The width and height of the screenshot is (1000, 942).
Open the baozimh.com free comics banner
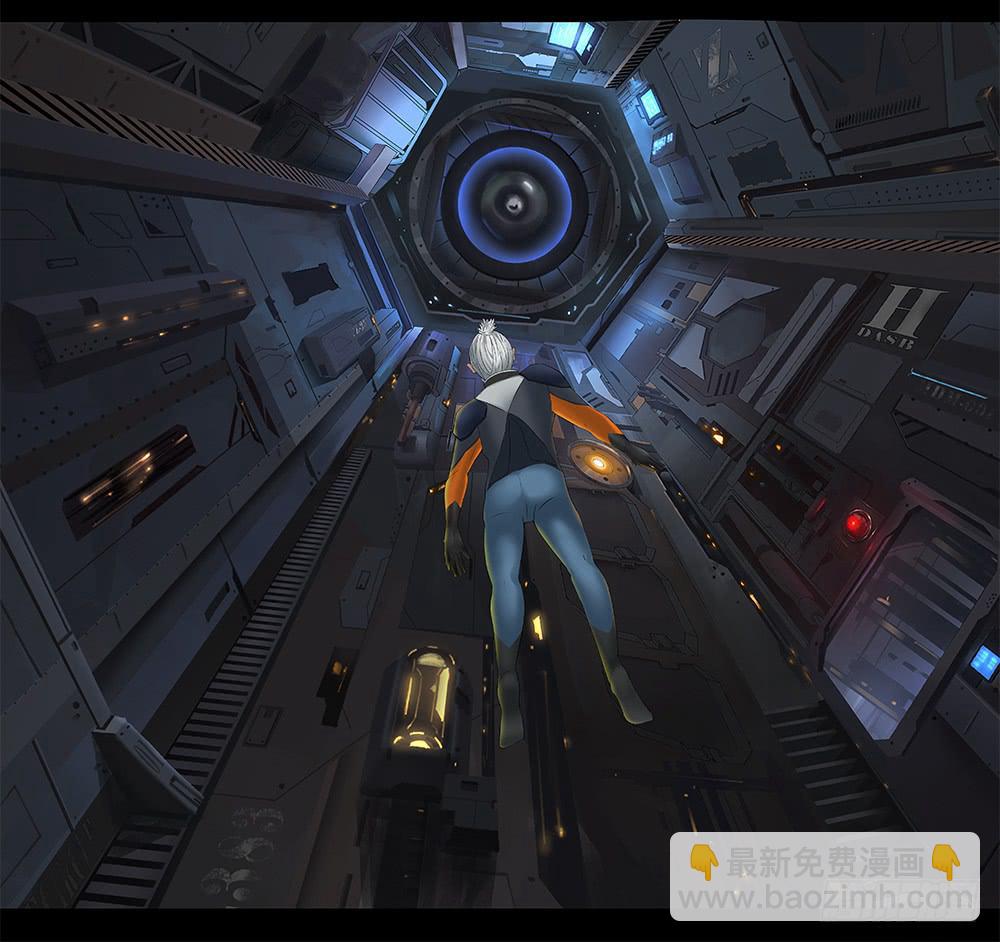click(x=824, y=876)
